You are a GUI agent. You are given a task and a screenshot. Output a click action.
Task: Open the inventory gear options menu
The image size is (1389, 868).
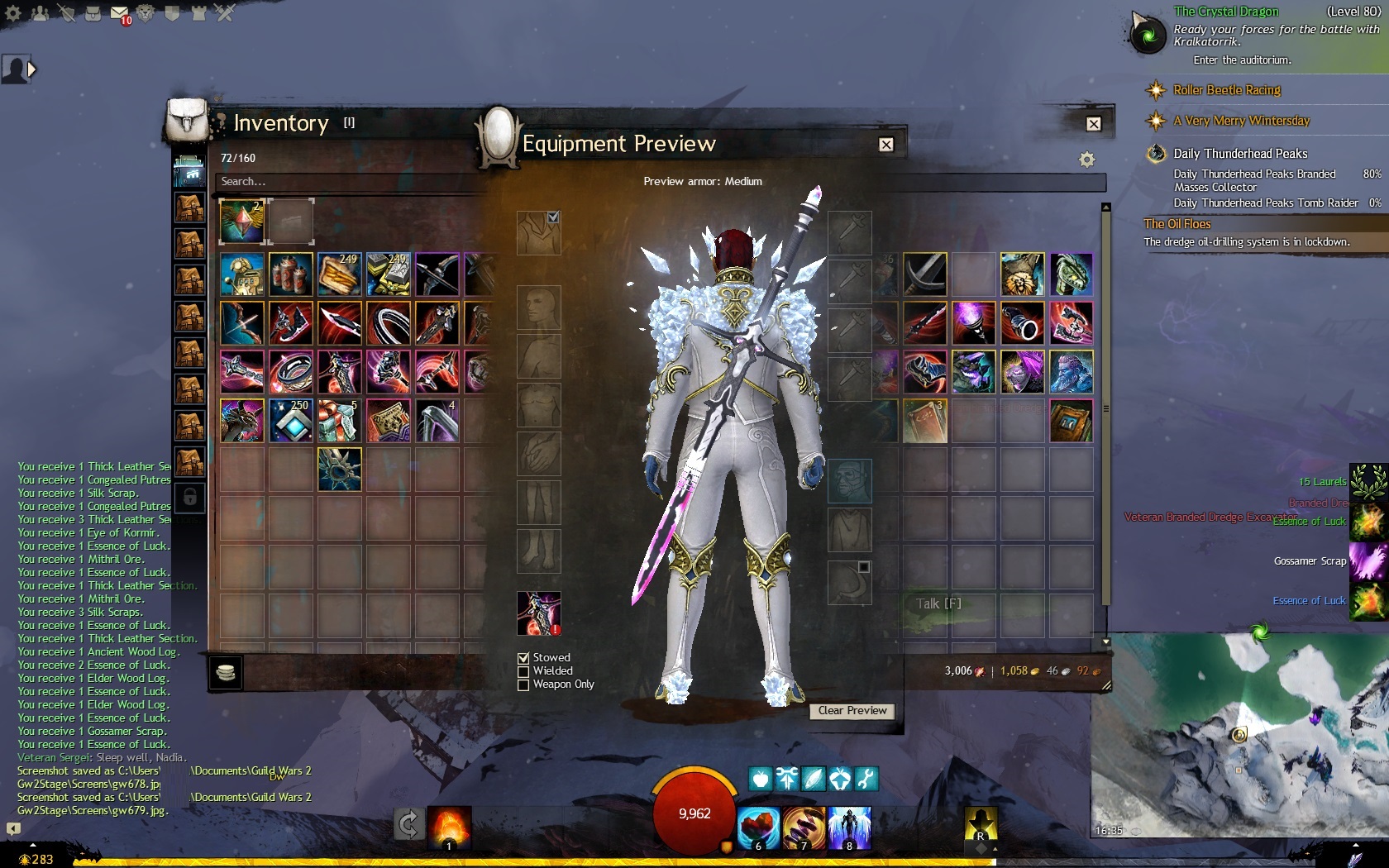click(1086, 160)
